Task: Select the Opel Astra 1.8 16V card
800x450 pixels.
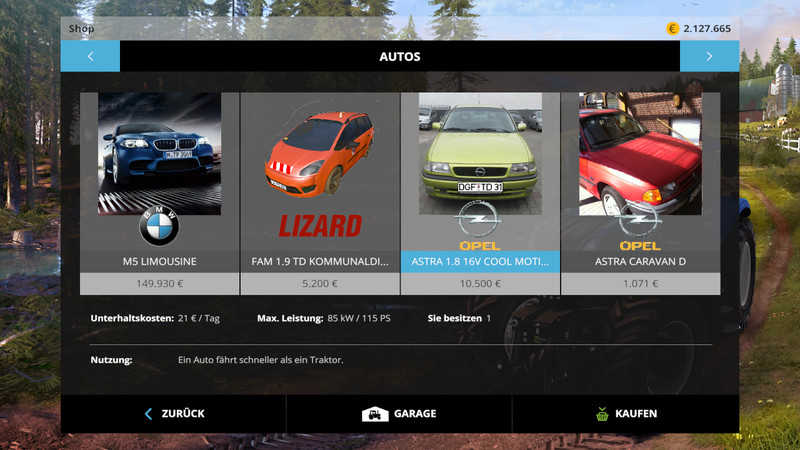Action: [480, 185]
